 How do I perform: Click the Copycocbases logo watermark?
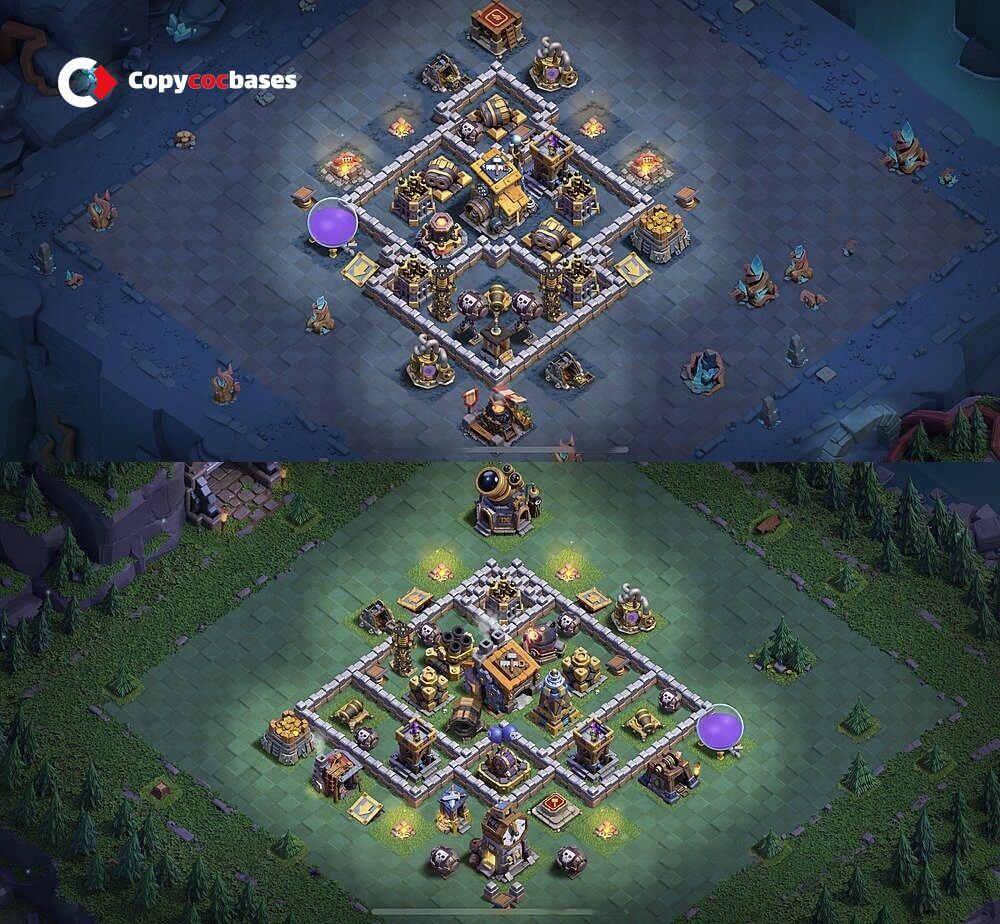(178, 82)
